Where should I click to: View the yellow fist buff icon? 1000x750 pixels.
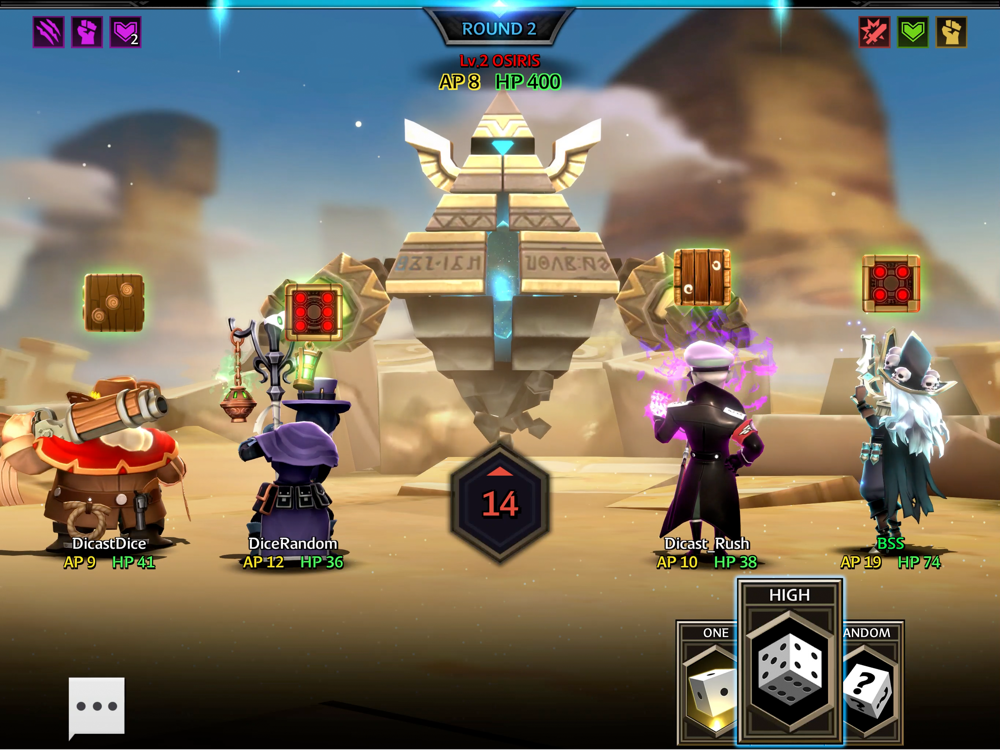951,32
